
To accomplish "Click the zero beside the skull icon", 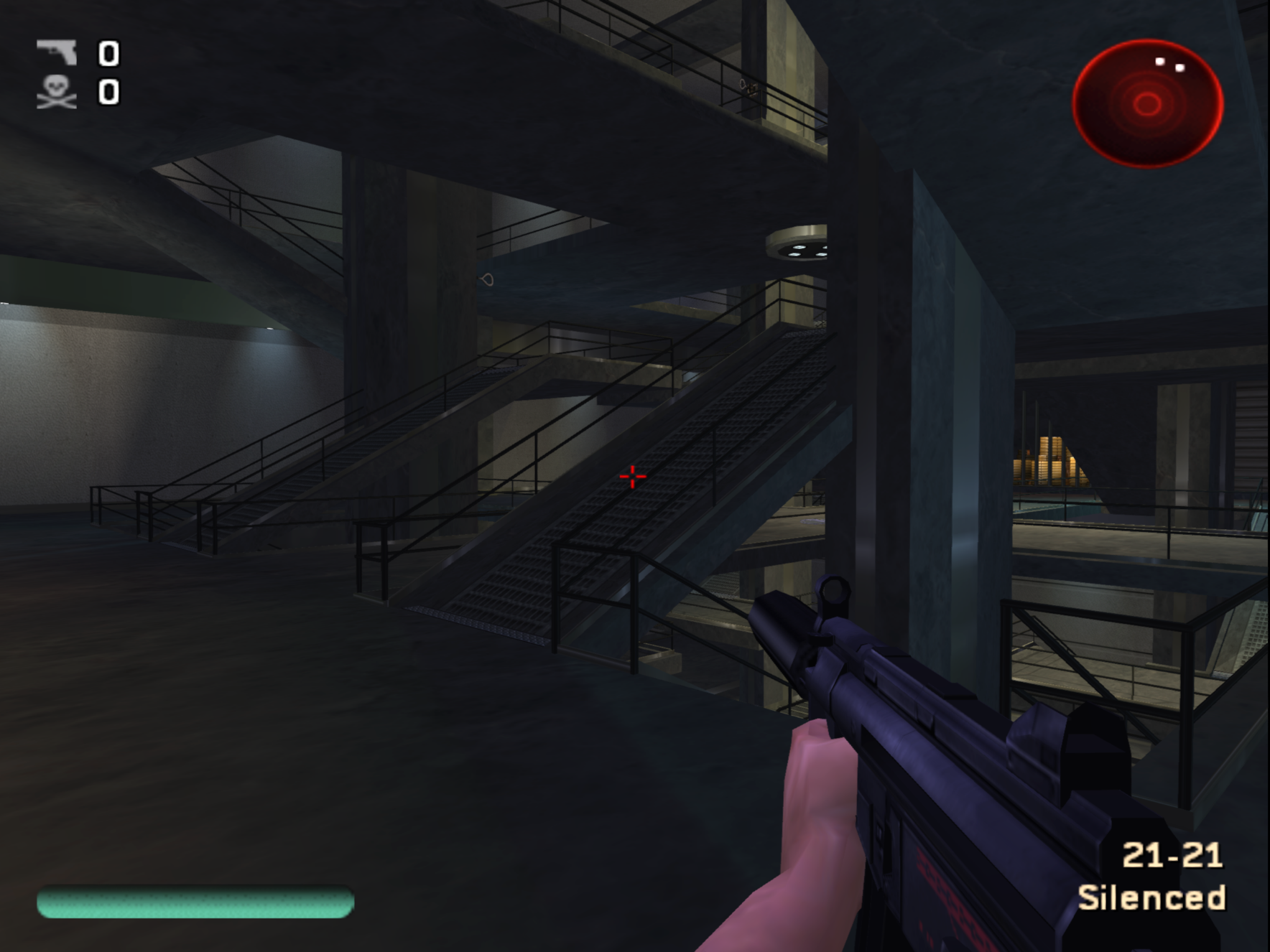I will [x=108, y=92].
